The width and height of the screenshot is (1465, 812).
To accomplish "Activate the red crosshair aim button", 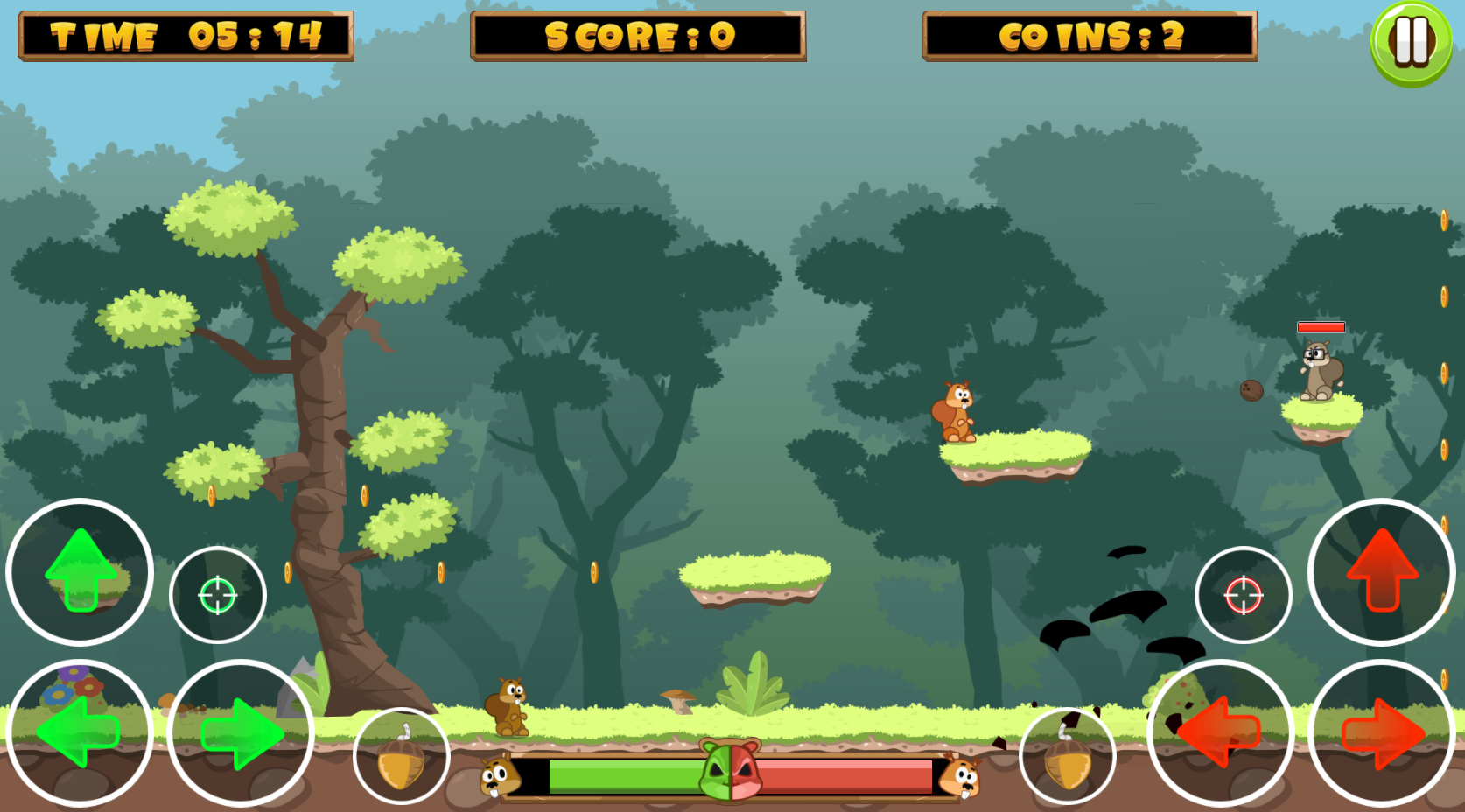I will tap(1243, 595).
